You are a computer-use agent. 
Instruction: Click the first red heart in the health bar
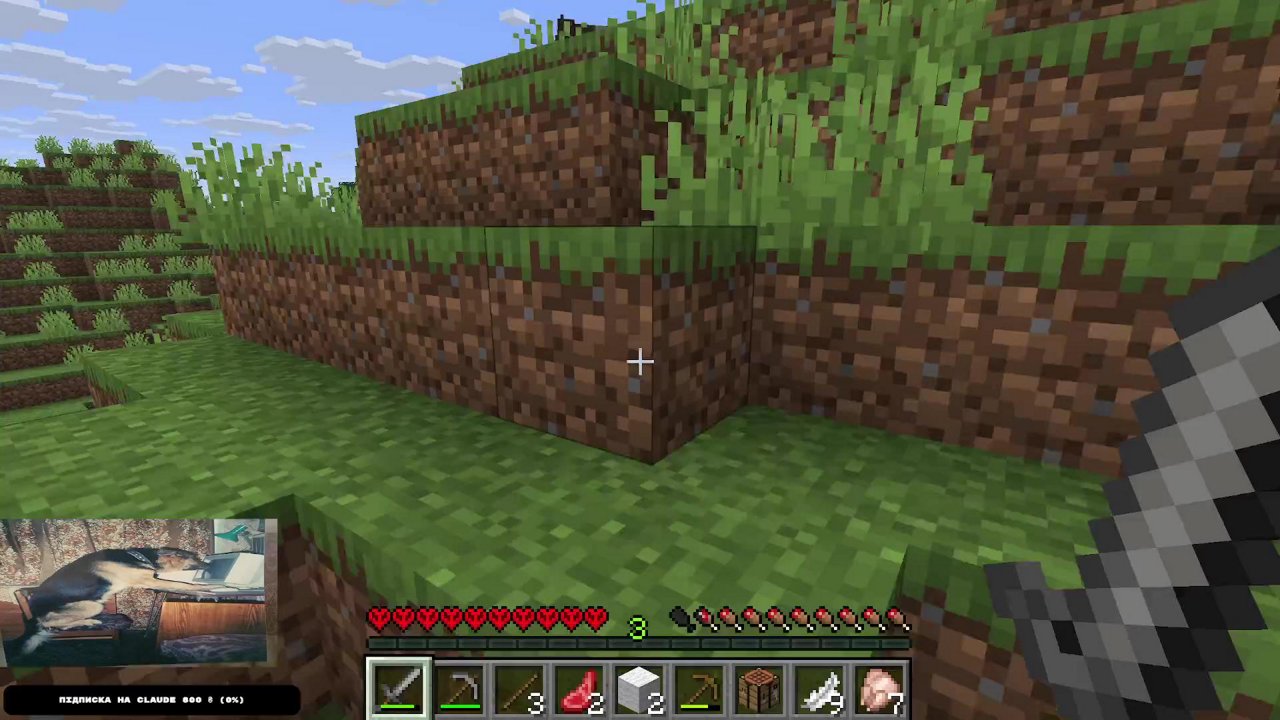point(378,619)
